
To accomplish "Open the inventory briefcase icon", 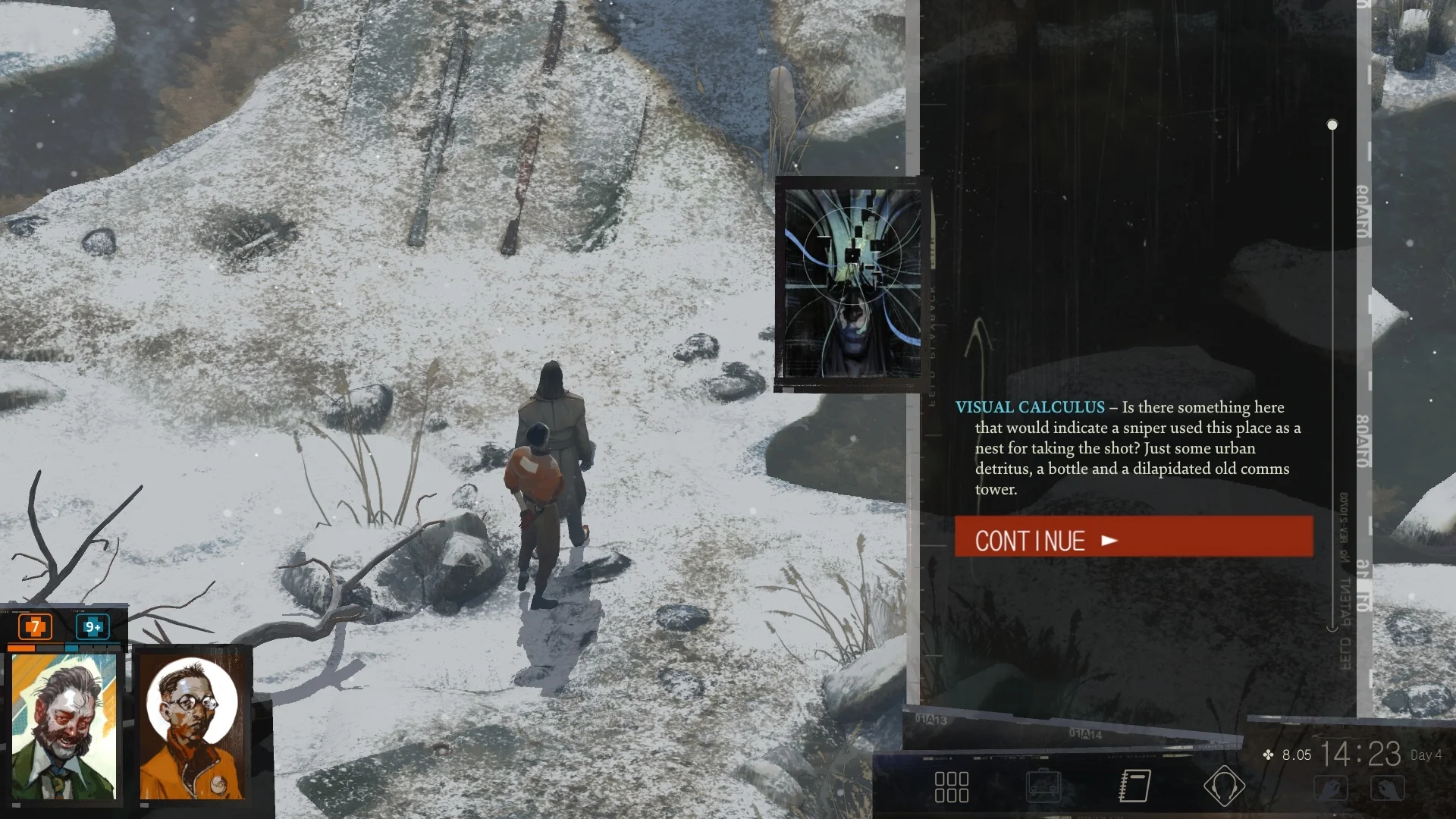I will pos(1044,786).
